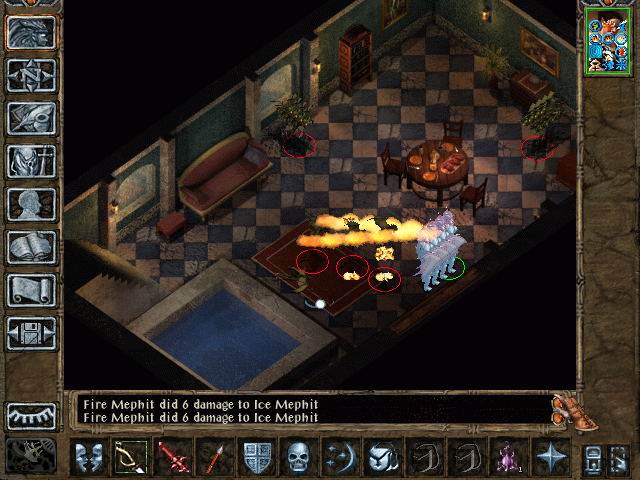Equip the bow weapon slot
640x480 pixels.
pos(131,459)
